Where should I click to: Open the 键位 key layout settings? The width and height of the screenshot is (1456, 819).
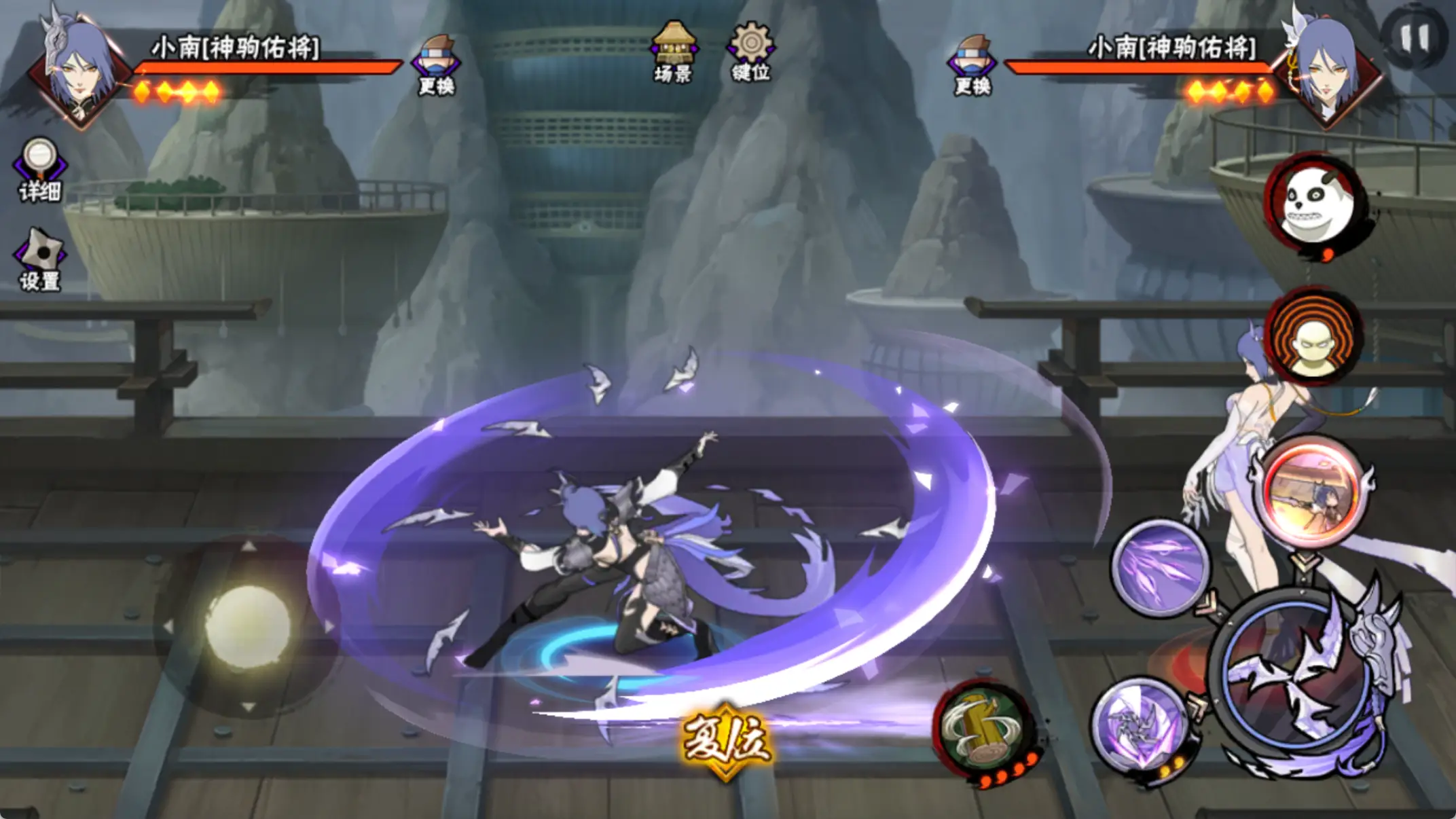tap(750, 52)
